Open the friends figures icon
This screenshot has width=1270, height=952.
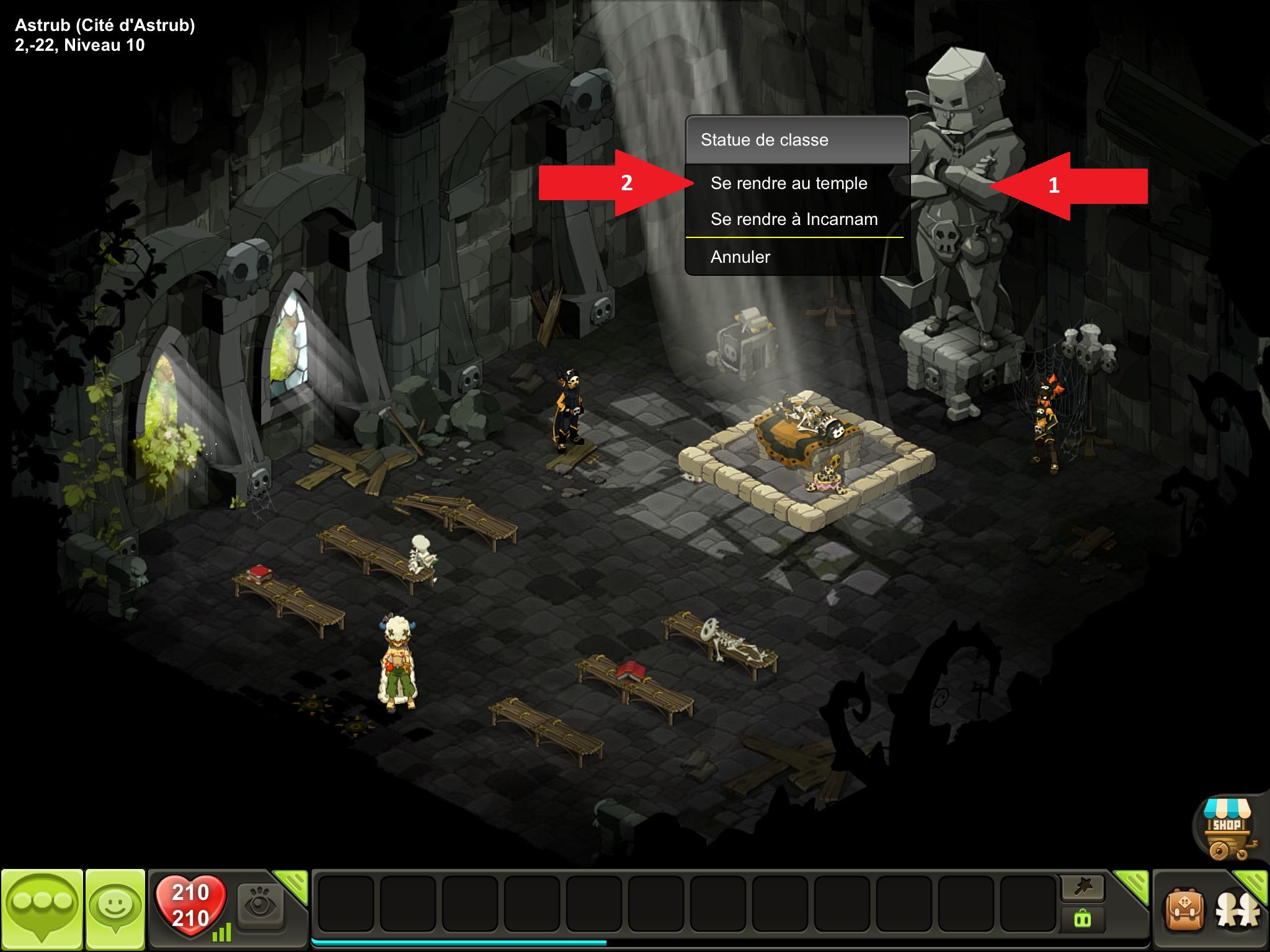[x=1238, y=911]
